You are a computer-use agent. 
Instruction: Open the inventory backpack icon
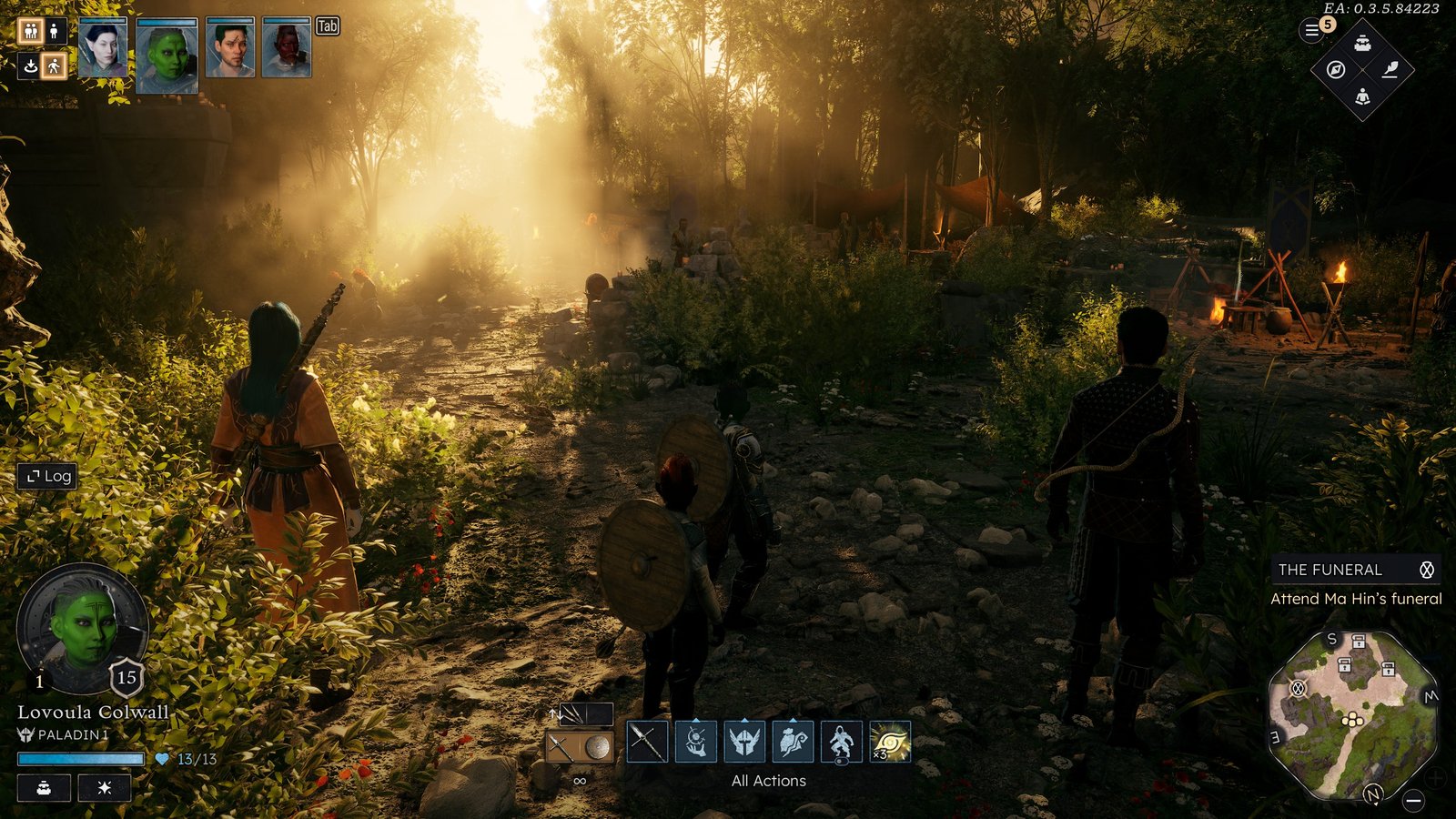click(1362, 43)
